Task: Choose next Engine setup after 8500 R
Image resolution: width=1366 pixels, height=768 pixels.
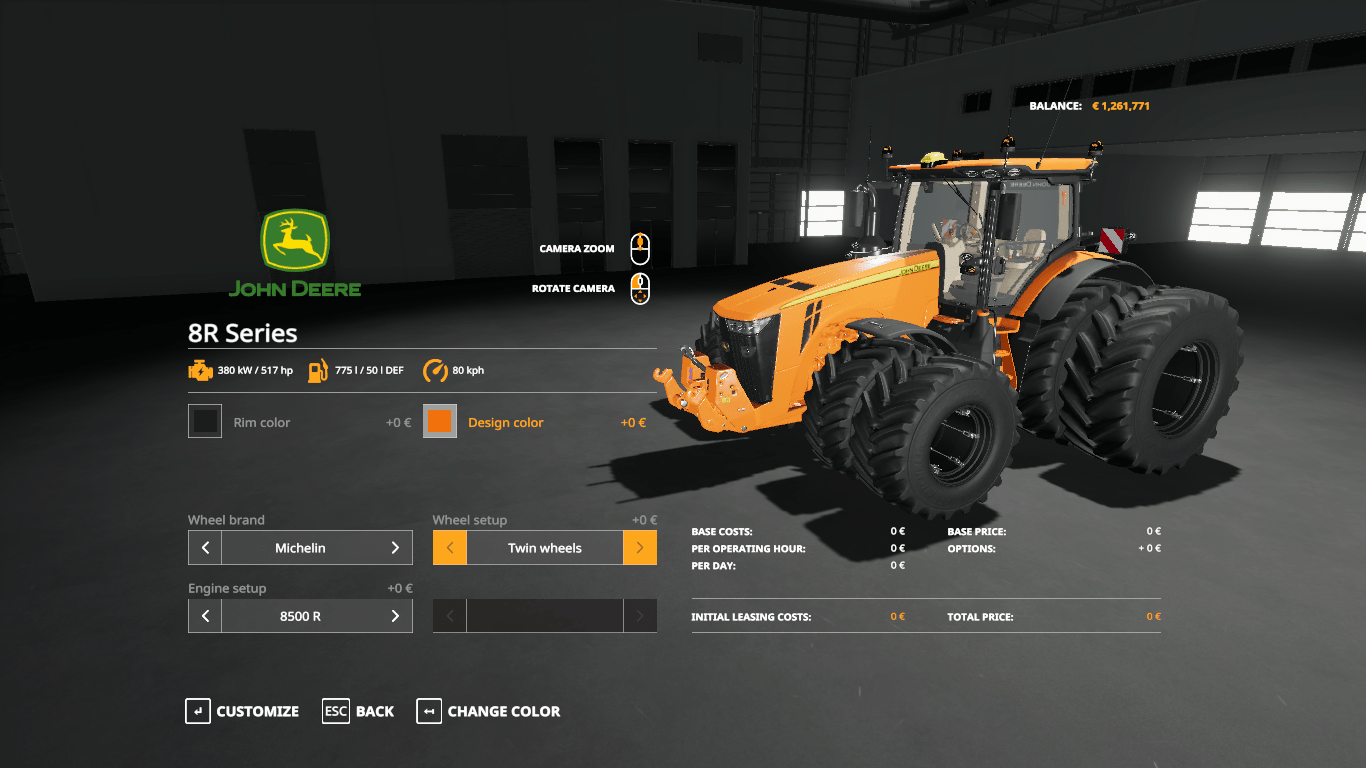Action: [395, 616]
